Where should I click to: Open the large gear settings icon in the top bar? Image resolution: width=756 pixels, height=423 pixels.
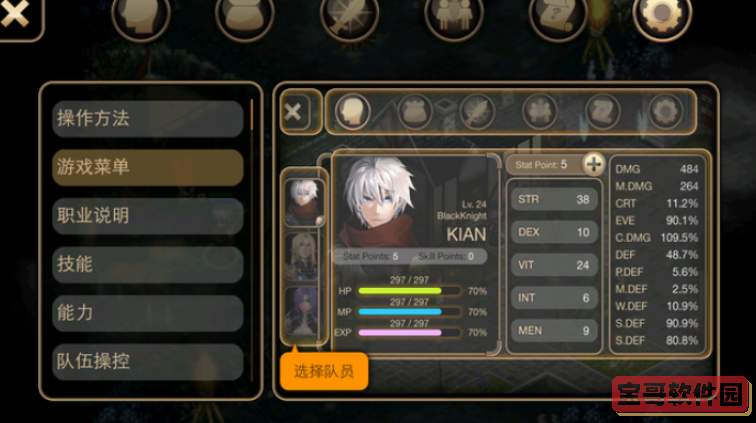click(662, 16)
